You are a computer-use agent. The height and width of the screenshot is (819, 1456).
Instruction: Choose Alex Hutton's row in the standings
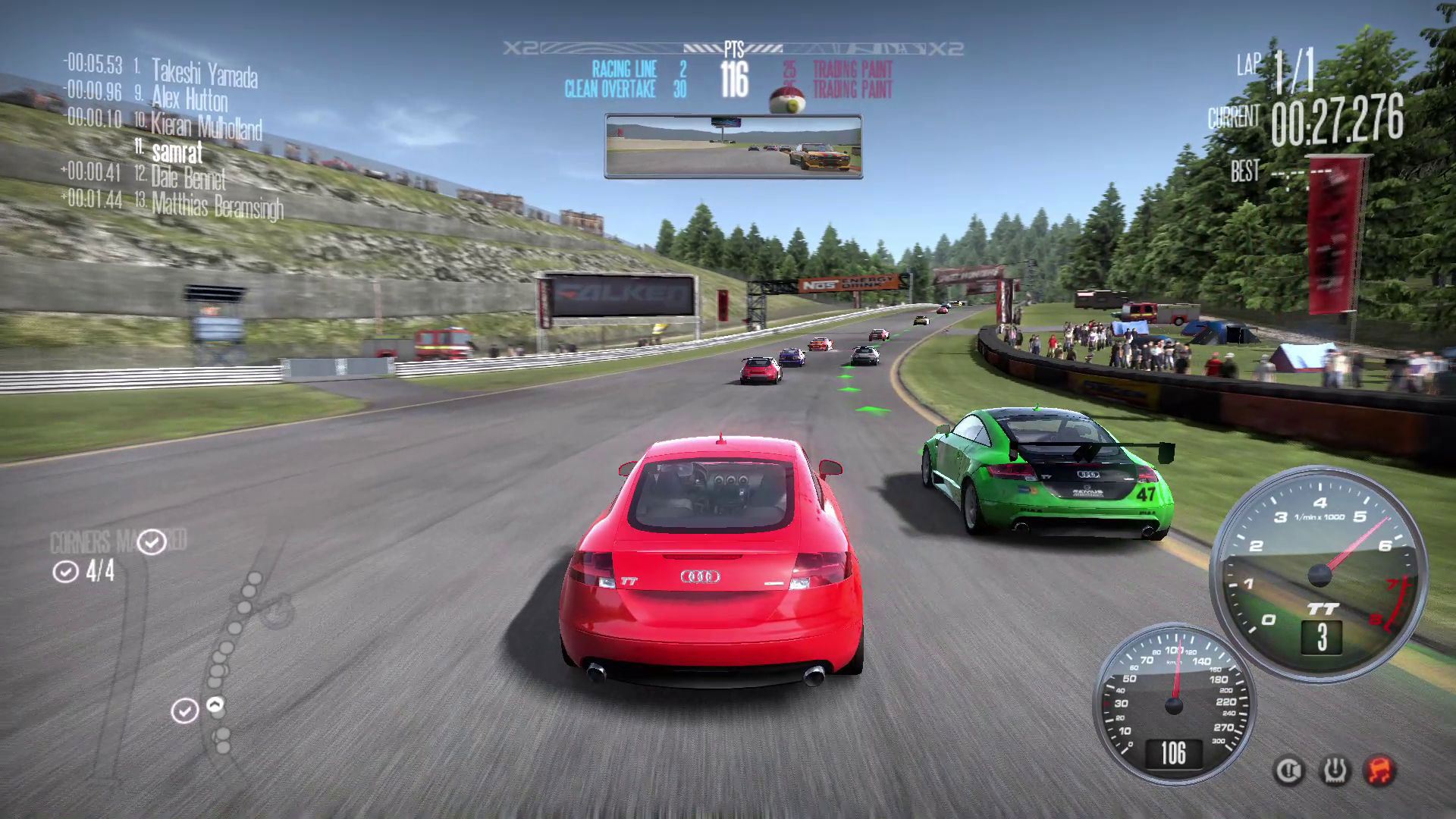click(x=189, y=99)
